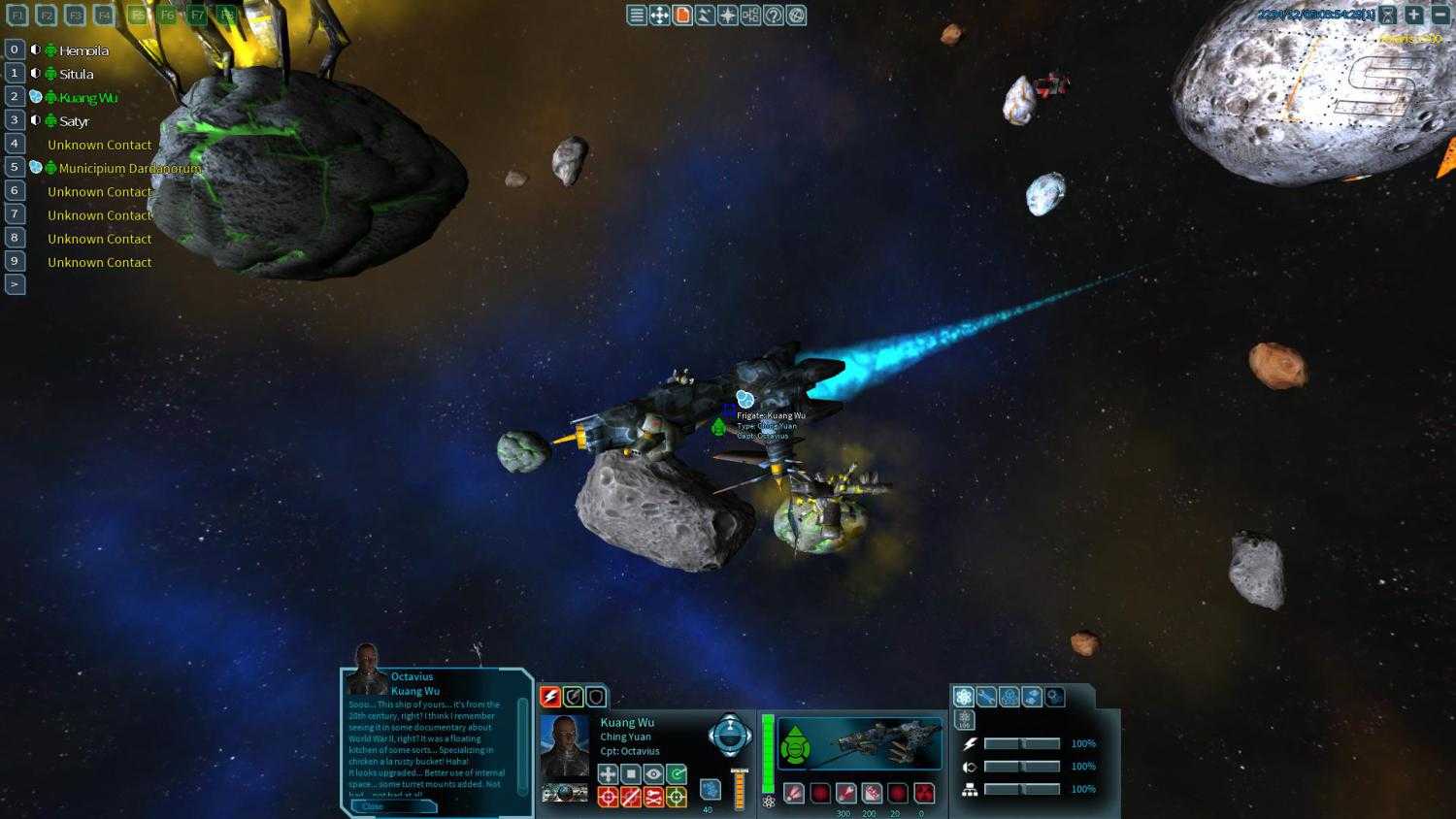This screenshot has height=819, width=1456.
Task: Enable the green shield mode toggle
Action: [575, 698]
